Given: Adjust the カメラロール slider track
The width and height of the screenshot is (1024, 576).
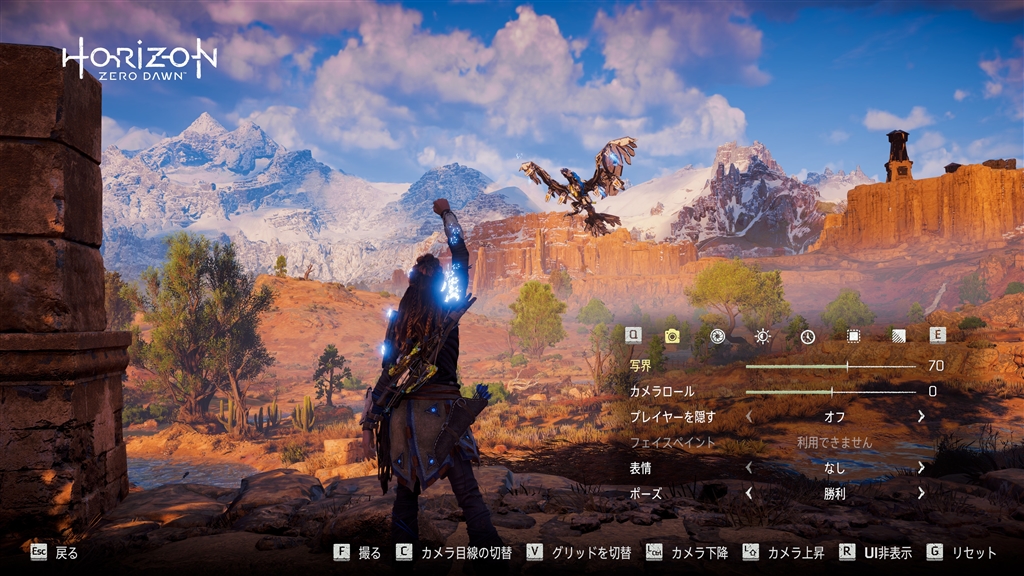Looking at the screenshot, I should click(830, 392).
